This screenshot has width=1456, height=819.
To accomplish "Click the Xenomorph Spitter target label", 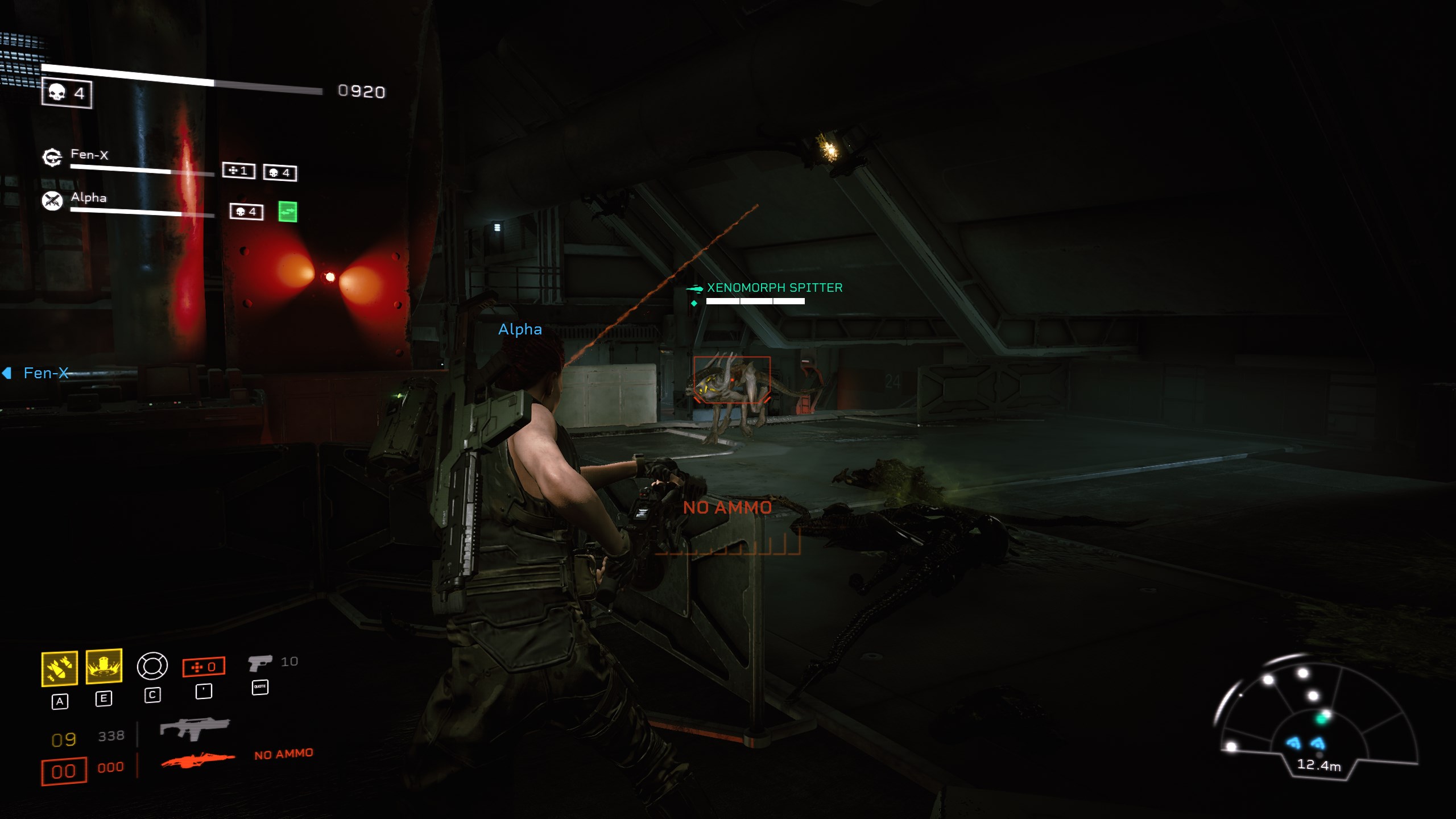I will pyautogui.click(x=774, y=288).
